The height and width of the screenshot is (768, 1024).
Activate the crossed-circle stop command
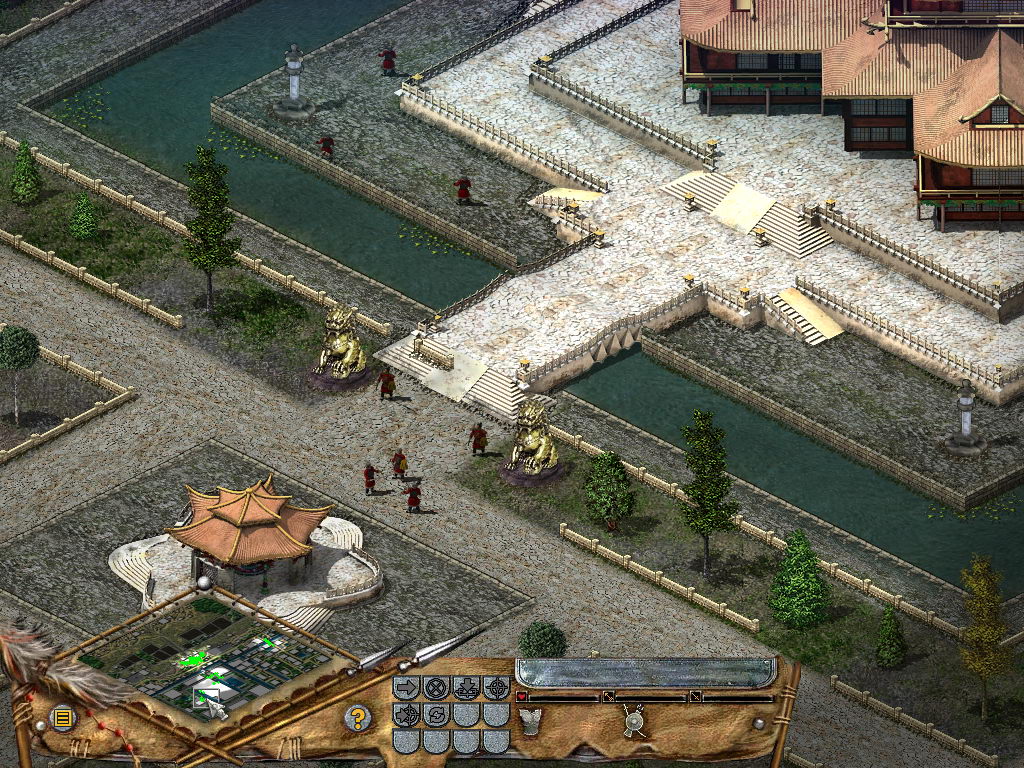(436, 688)
